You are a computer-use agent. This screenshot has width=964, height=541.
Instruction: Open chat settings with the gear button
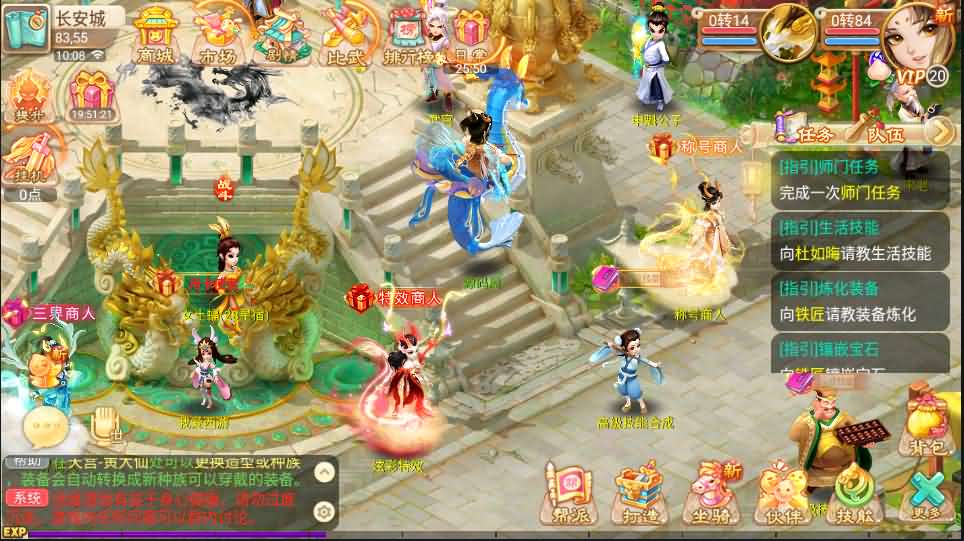tap(323, 511)
